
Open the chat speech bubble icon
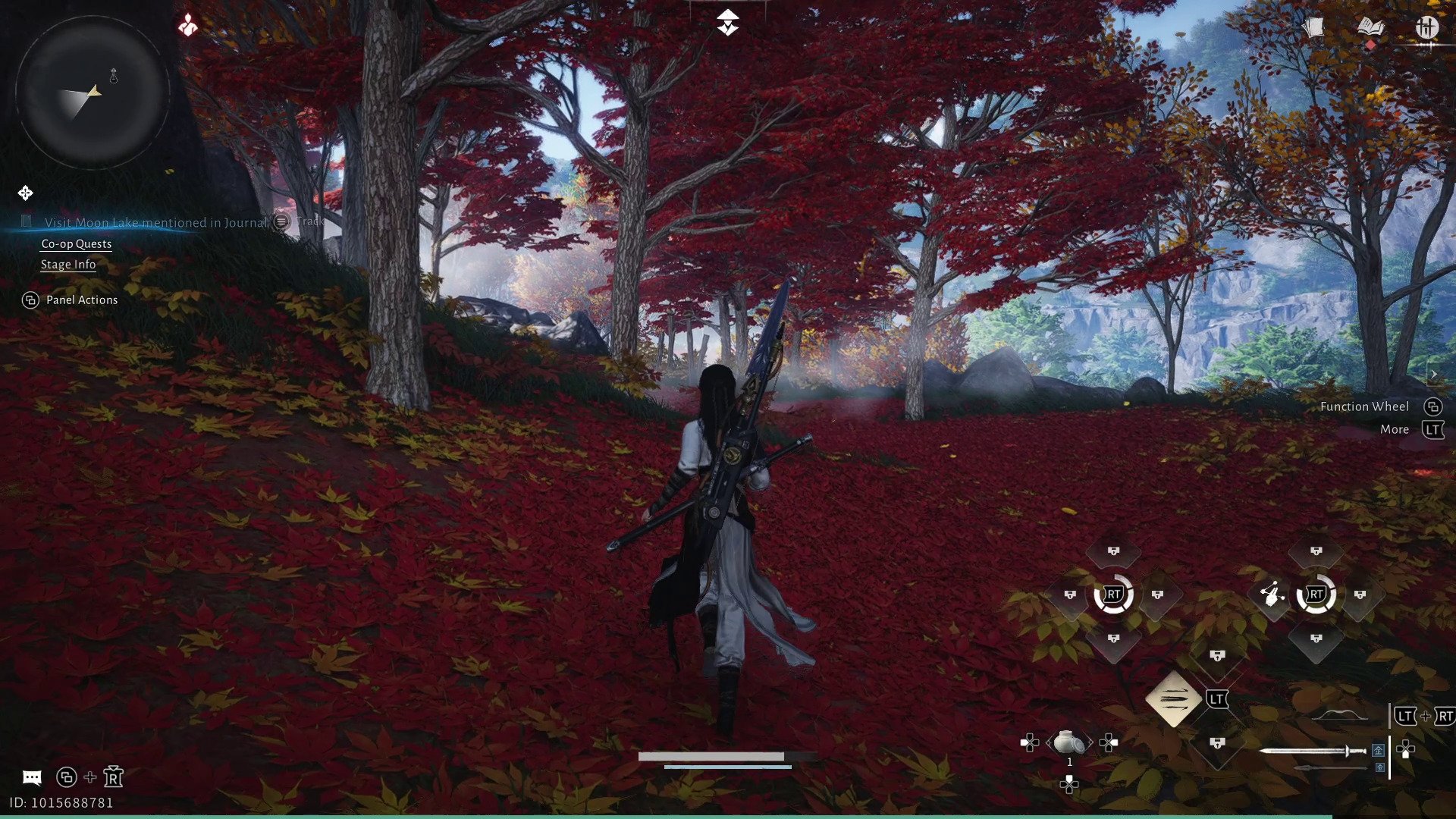32,777
